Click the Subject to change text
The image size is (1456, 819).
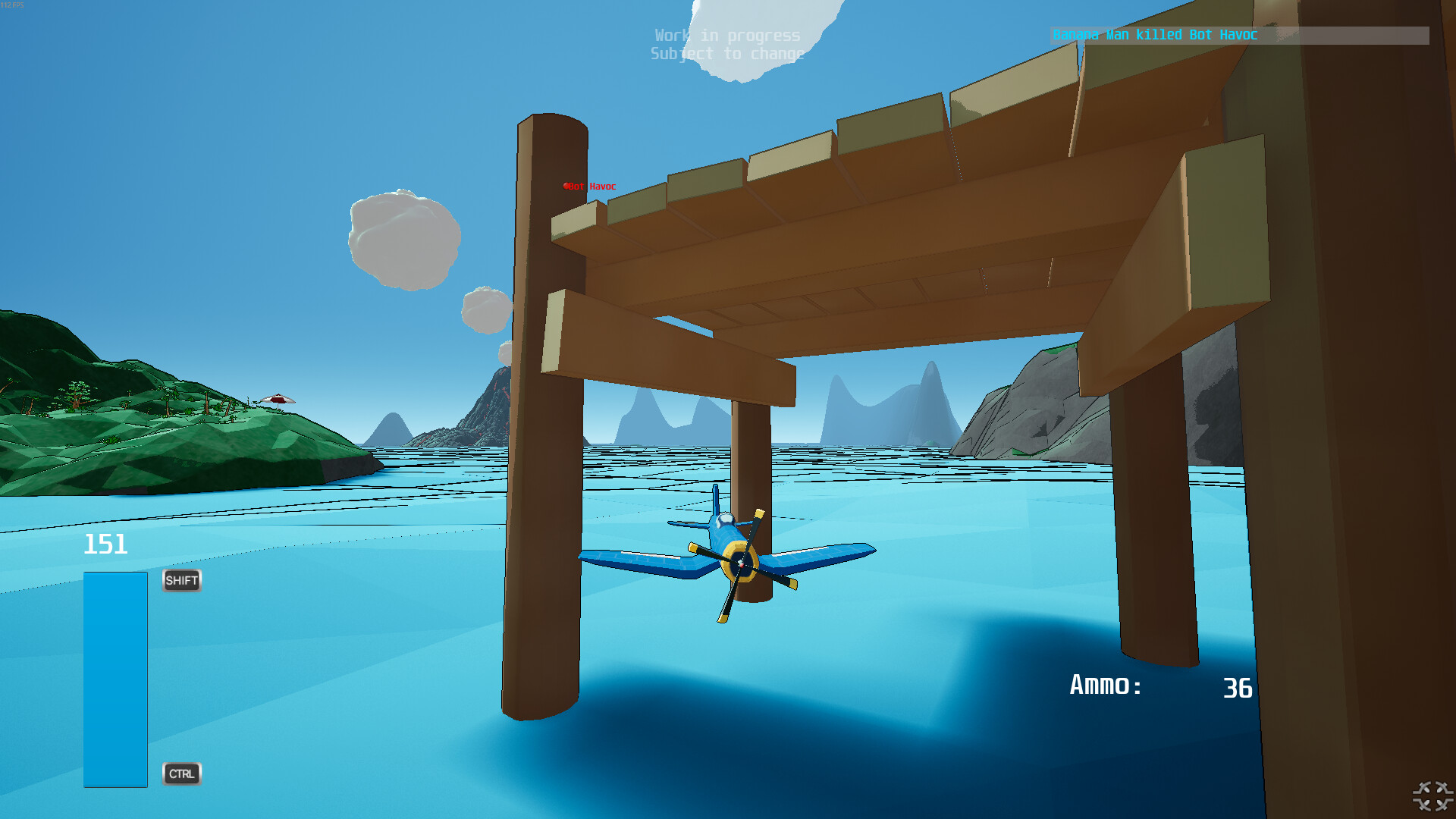click(x=726, y=53)
